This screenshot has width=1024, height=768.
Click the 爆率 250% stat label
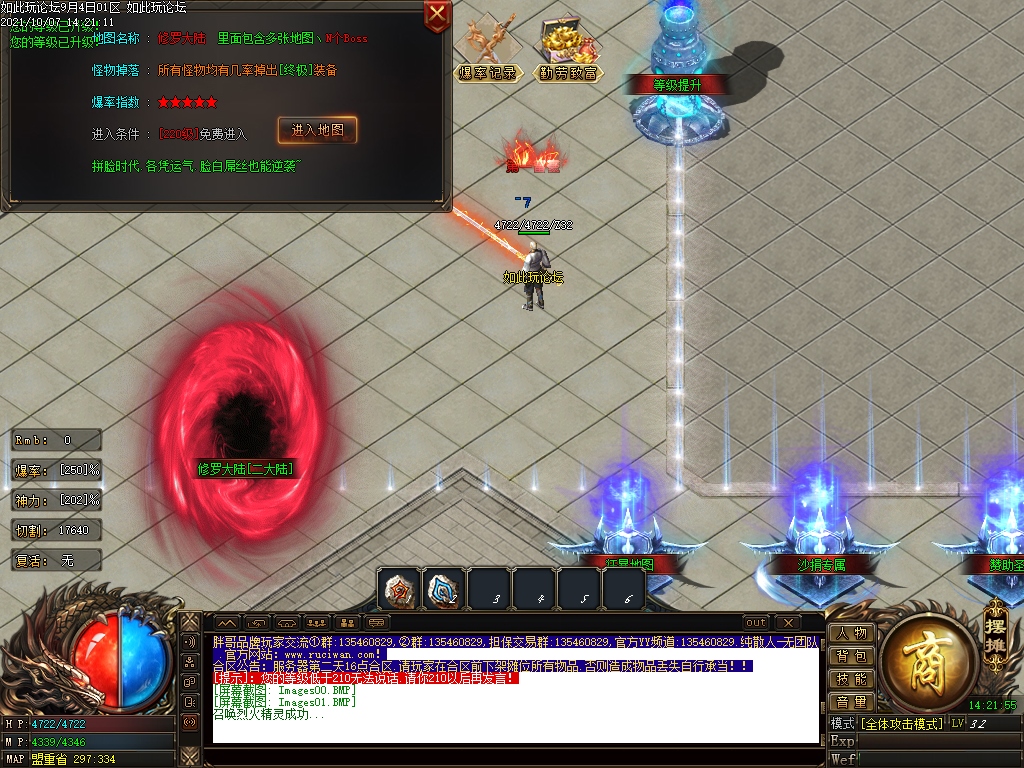57,470
